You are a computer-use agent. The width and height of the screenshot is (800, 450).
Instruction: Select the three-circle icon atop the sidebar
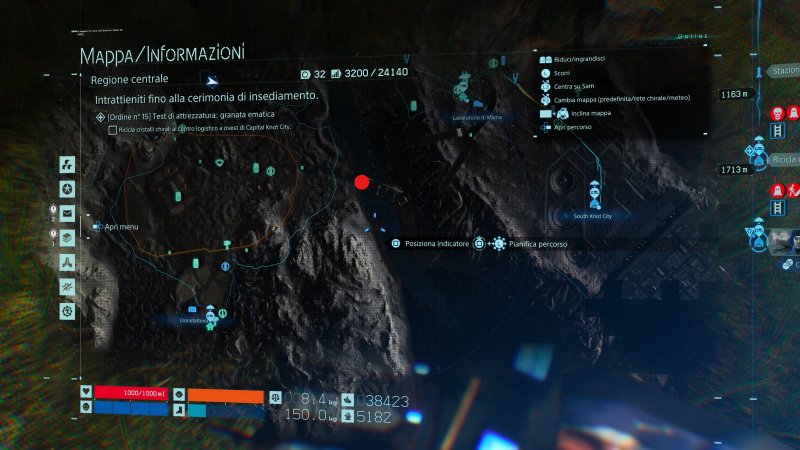point(67,165)
